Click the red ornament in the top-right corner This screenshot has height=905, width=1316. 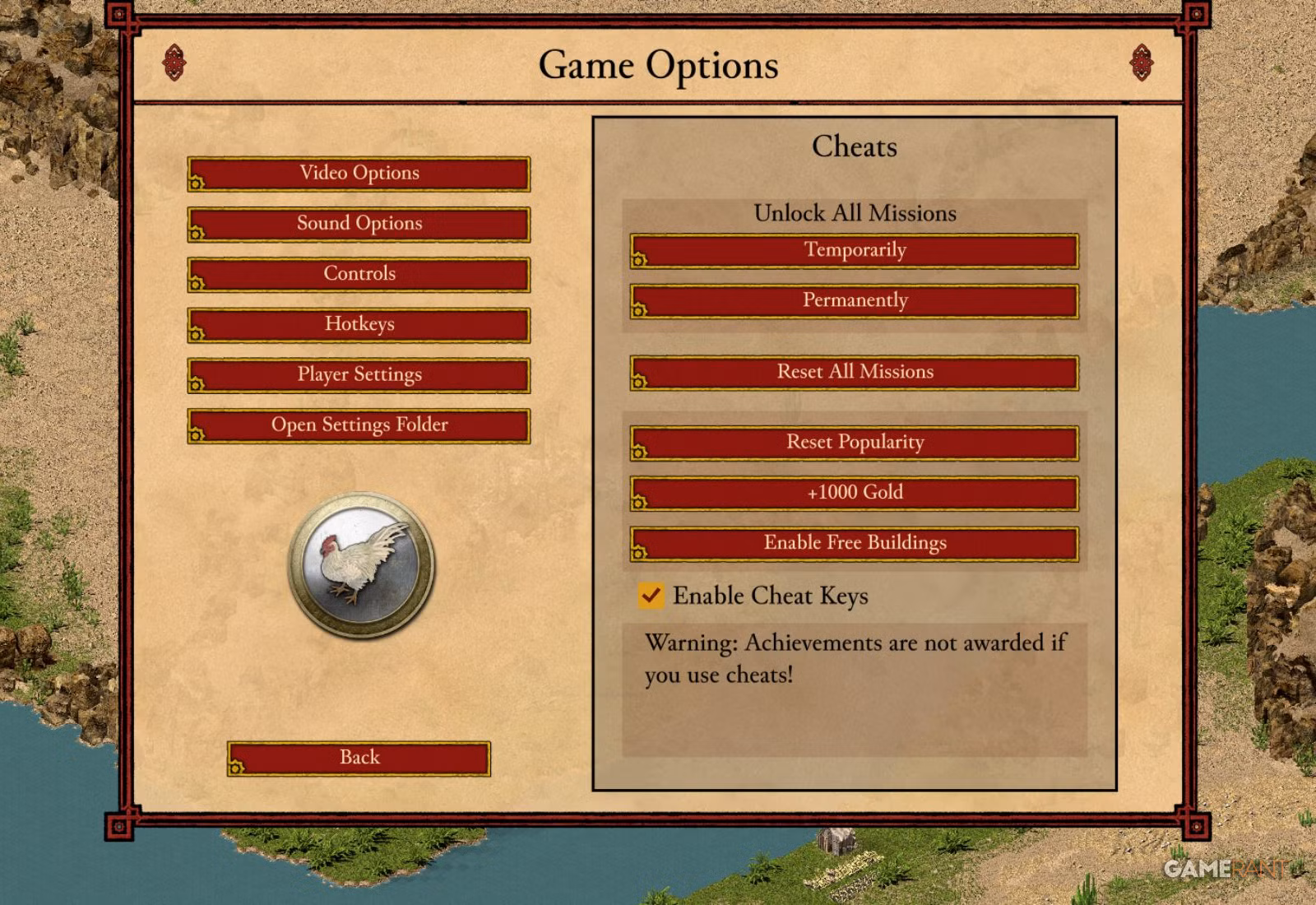pyautogui.click(x=1141, y=63)
